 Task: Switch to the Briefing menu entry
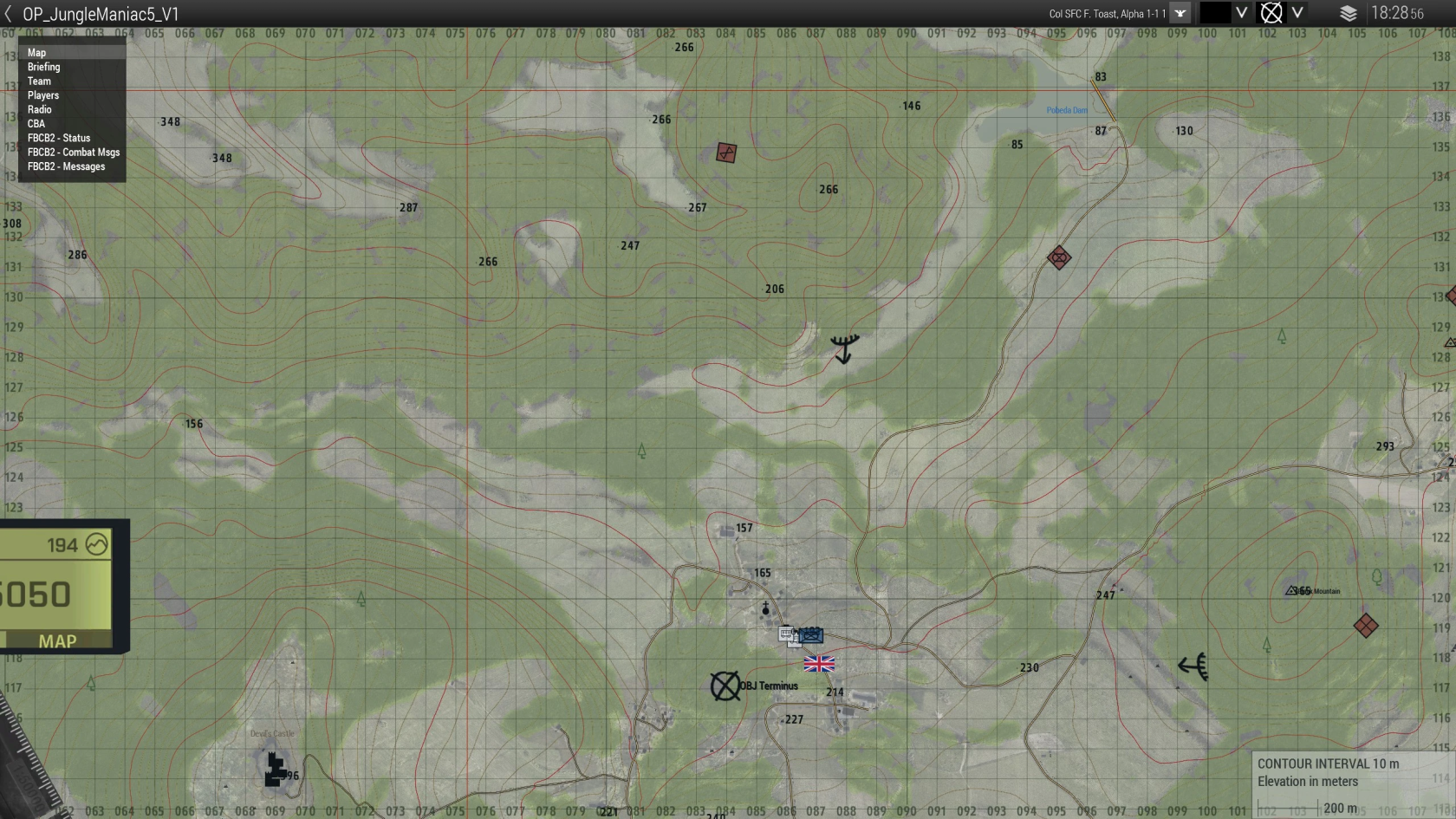43,67
